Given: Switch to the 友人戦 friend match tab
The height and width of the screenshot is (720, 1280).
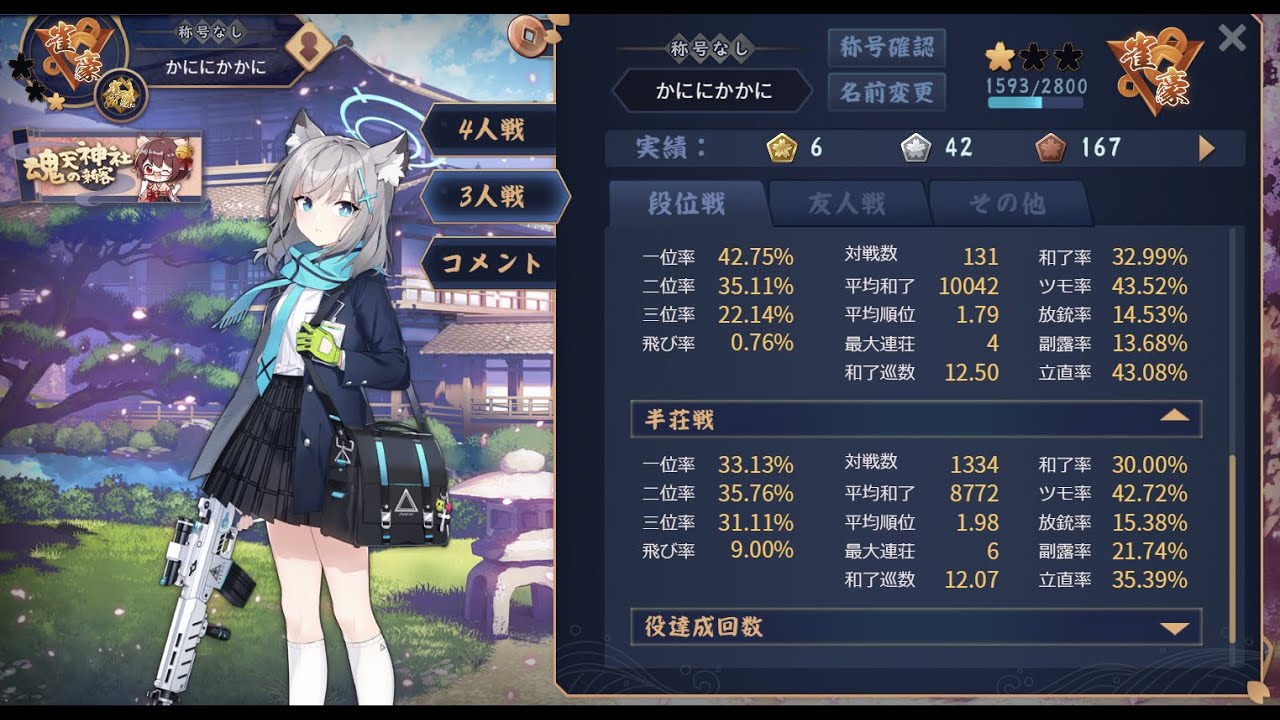Looking at the screenshot, I should click(x=847, y=204).
